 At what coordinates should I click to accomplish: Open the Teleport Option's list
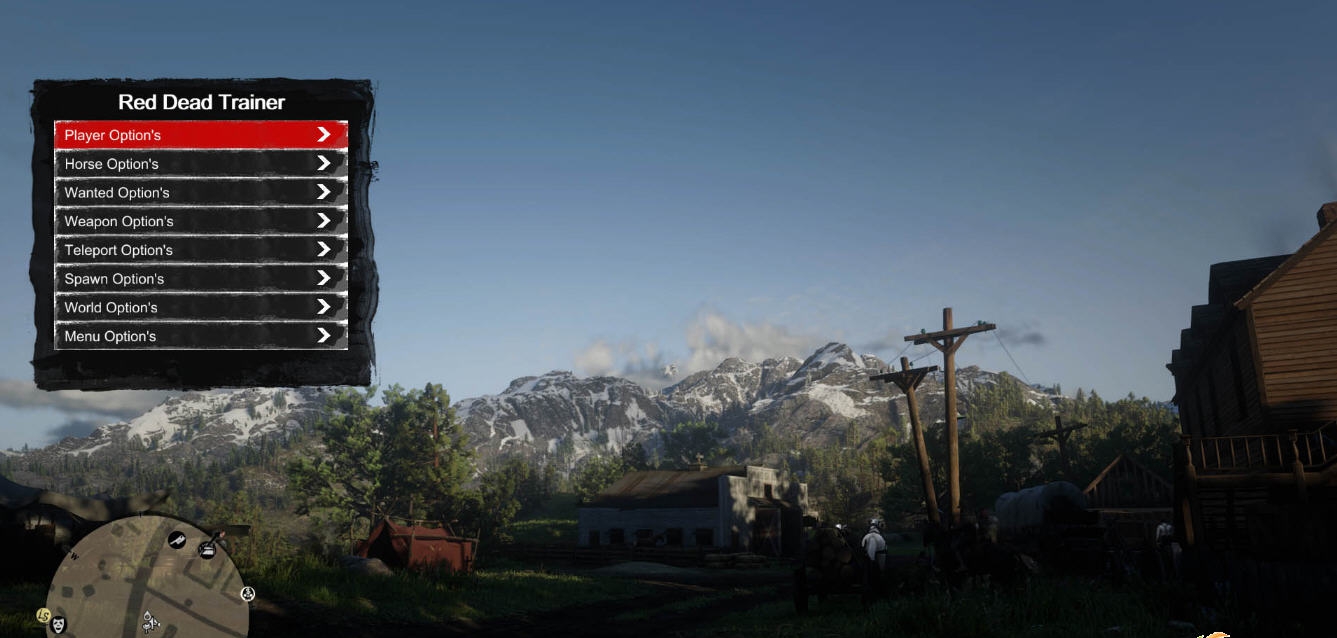click(x=200, y=250)
